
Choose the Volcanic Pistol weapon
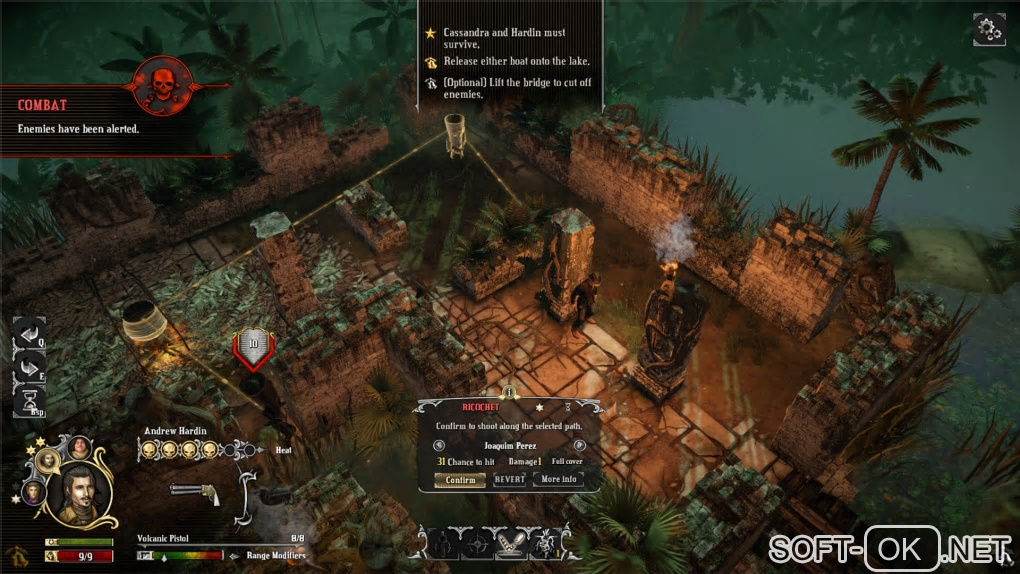click(x=195, y=490)
